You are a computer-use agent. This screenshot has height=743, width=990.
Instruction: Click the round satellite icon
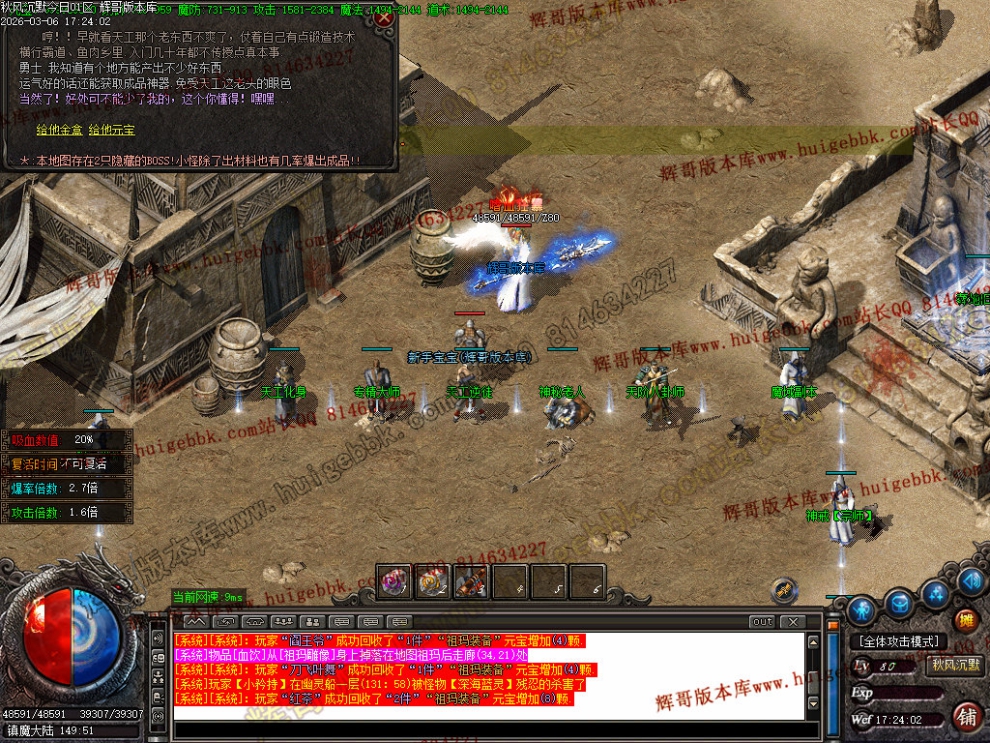point(785,588)
